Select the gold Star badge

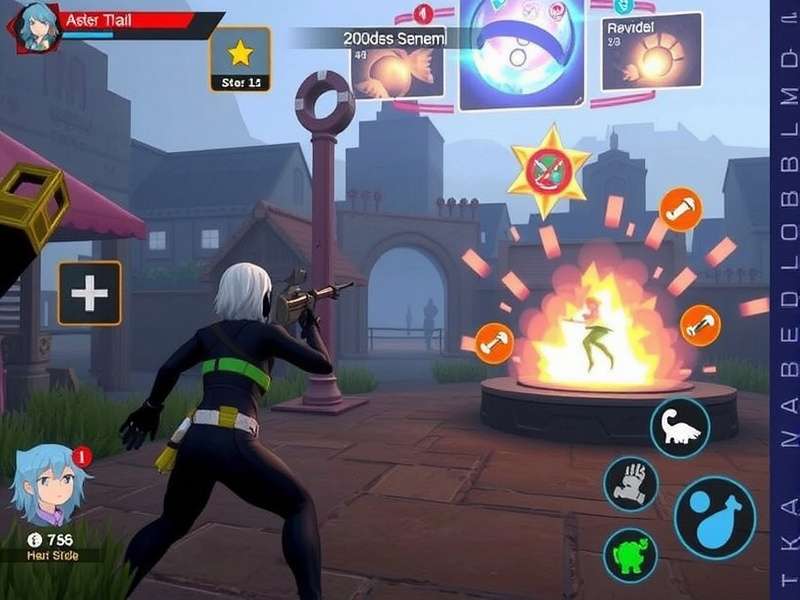(240, 59)
